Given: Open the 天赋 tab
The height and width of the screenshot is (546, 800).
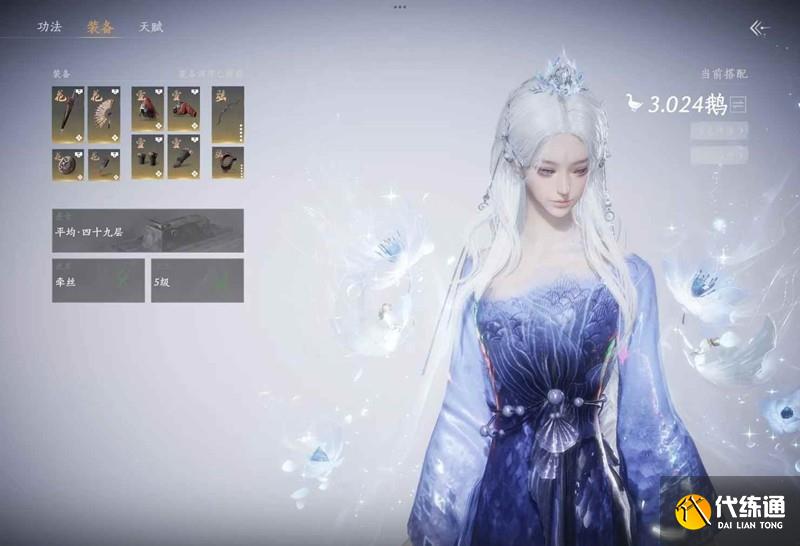Looking at the screenshot, I should click(x=151, y=27).
